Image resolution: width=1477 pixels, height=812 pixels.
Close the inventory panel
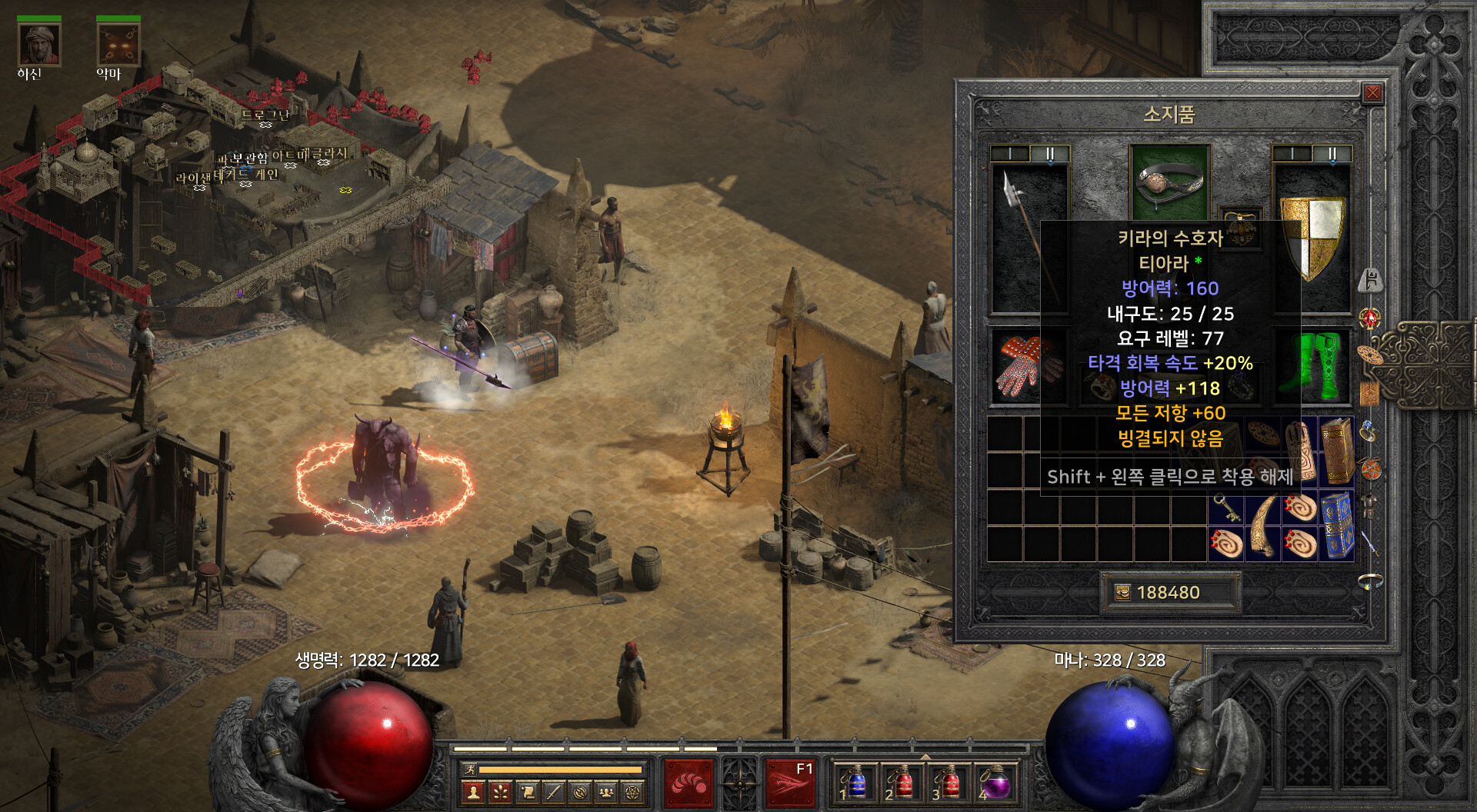click(x=1372, y=94)
